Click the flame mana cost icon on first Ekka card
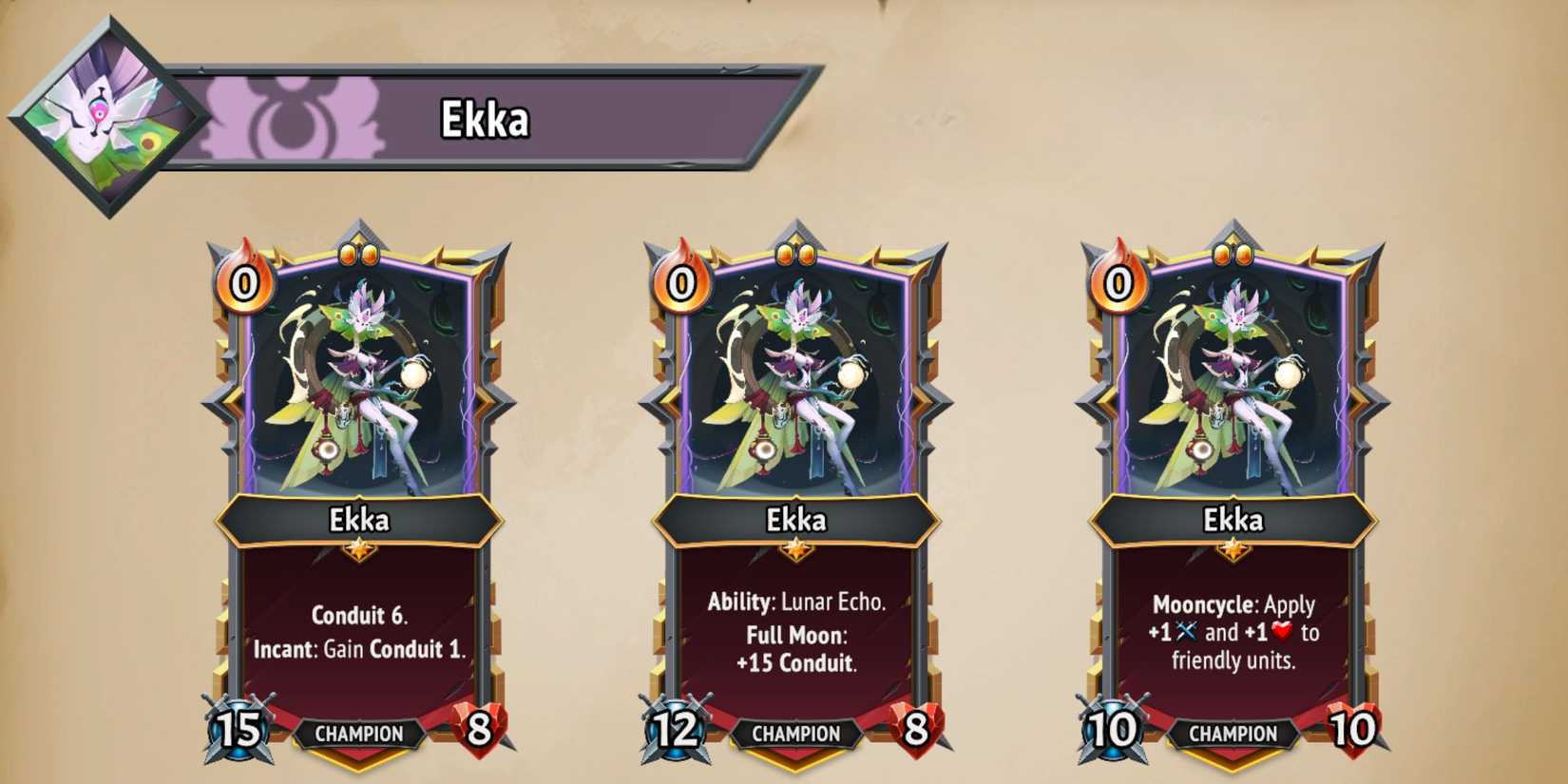 [245, 283]
